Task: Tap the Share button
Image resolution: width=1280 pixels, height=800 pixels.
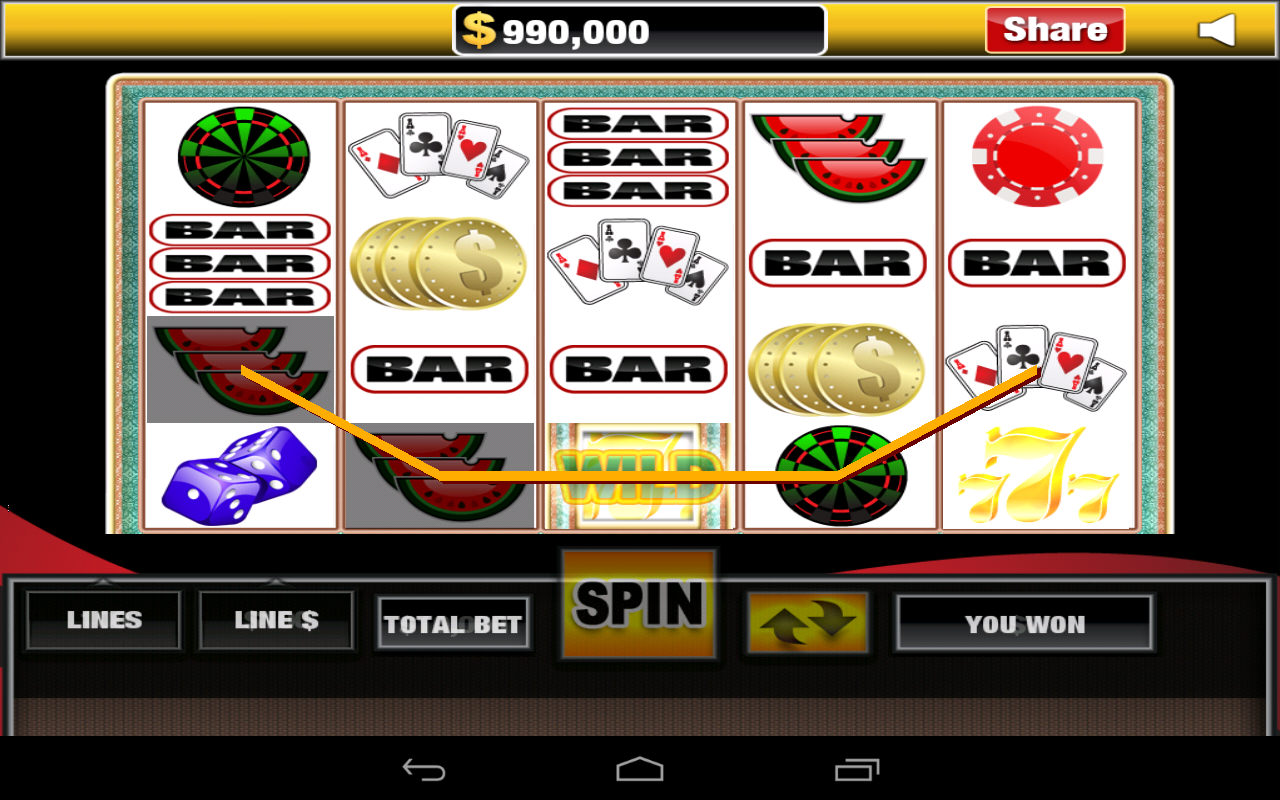Action: tap(1054, 30)
